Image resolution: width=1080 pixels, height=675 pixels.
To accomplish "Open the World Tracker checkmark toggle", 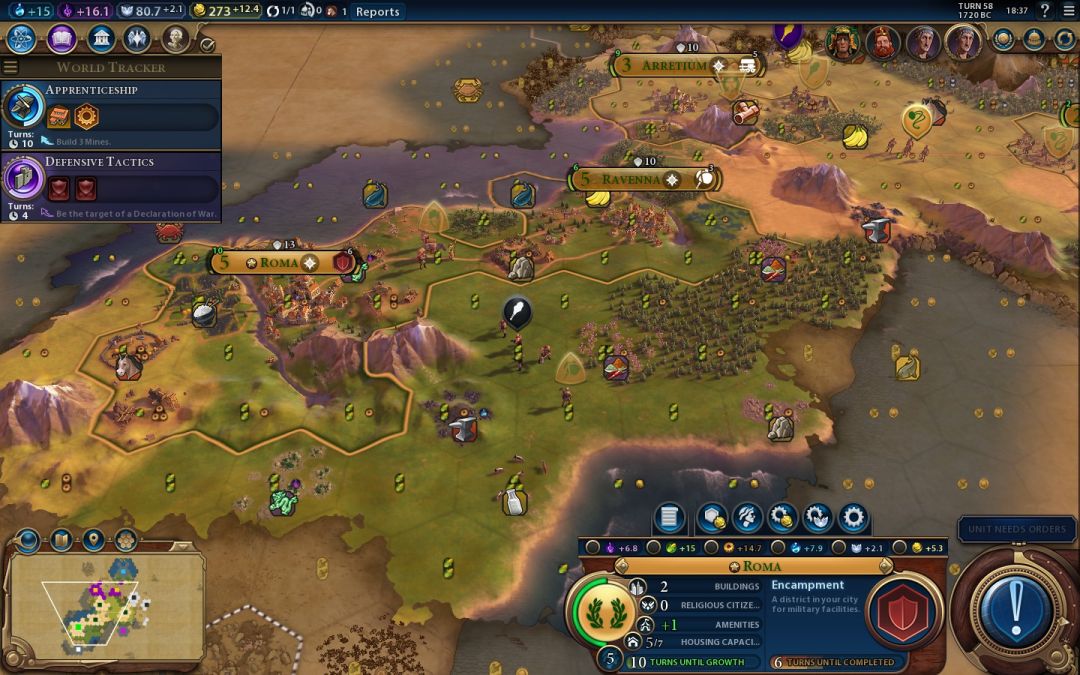I will click(208, 44).
